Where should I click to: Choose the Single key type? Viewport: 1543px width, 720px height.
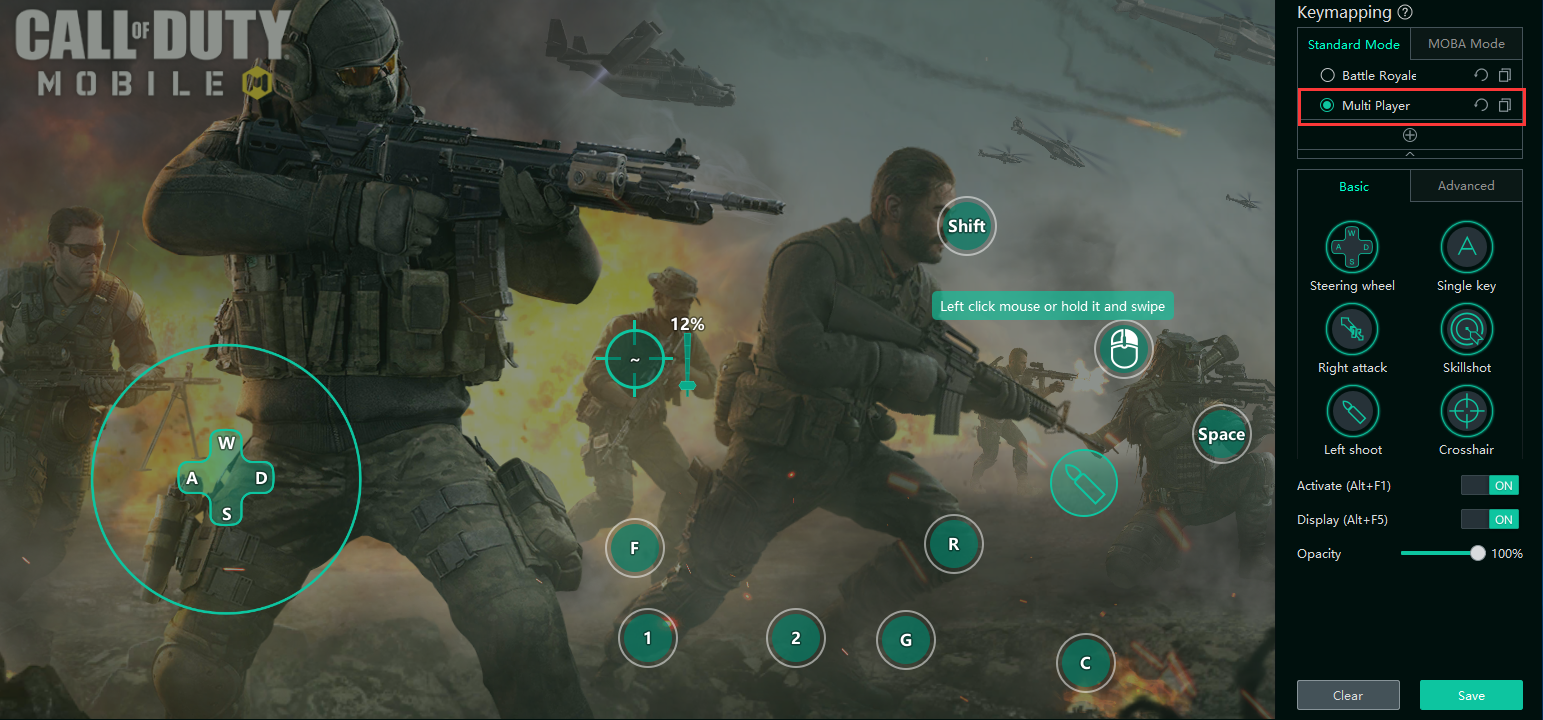click(1466, 246)
